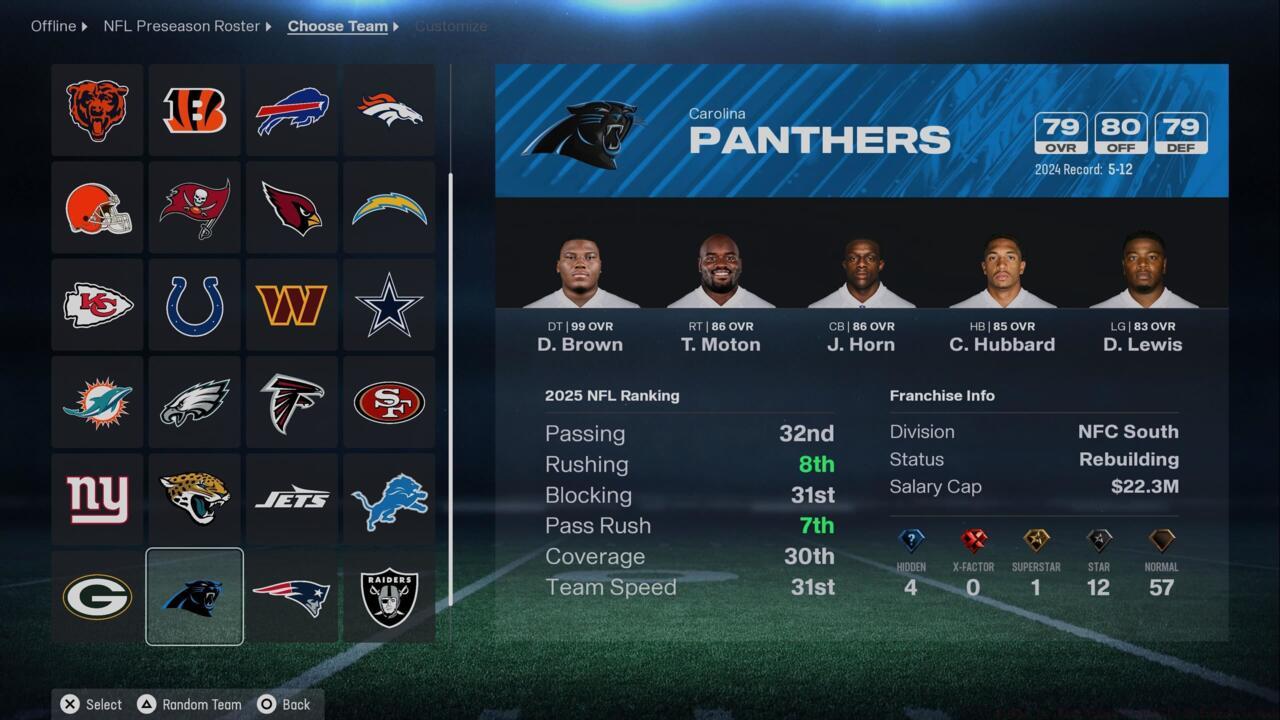This screenshot has height=720, width=1280.
Task: Select the New York Jets logo
Action: [x=291, y=499]
